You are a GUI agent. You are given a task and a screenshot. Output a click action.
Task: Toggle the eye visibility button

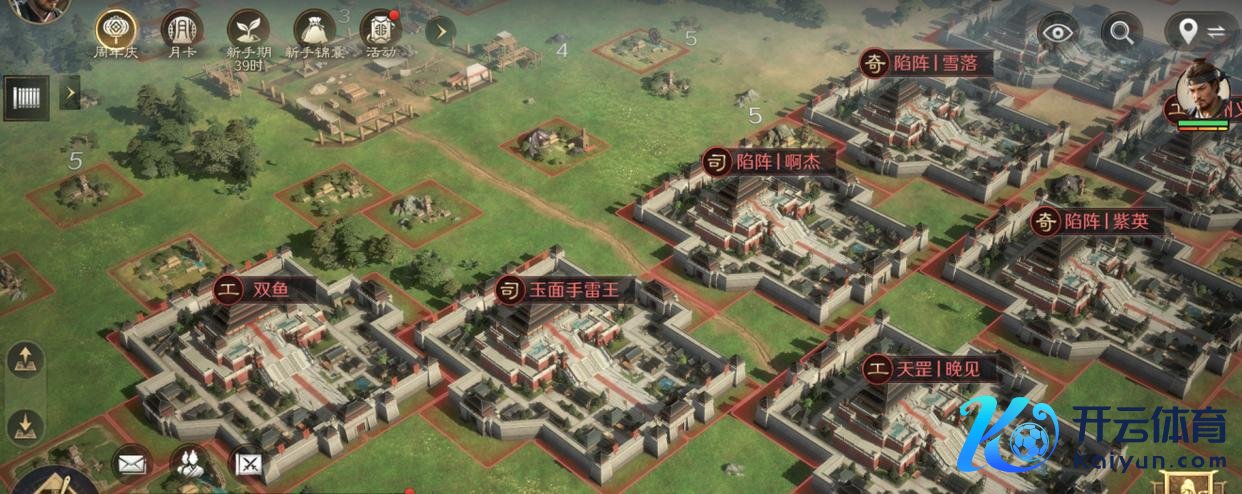[x=1058, y=32]
